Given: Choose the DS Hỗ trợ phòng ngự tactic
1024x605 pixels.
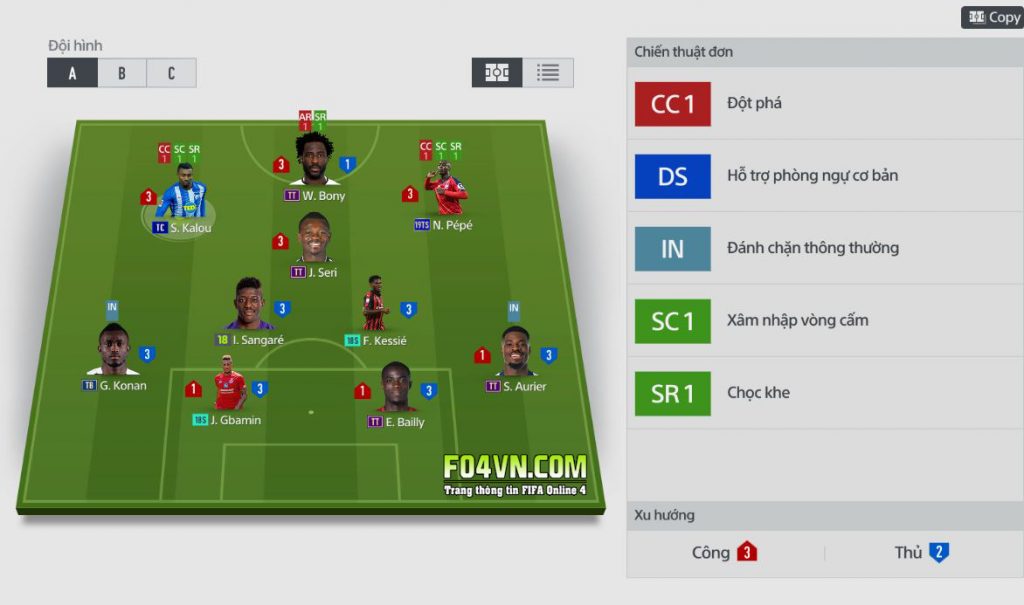Looking at the screenshot, I should [825, 176].
